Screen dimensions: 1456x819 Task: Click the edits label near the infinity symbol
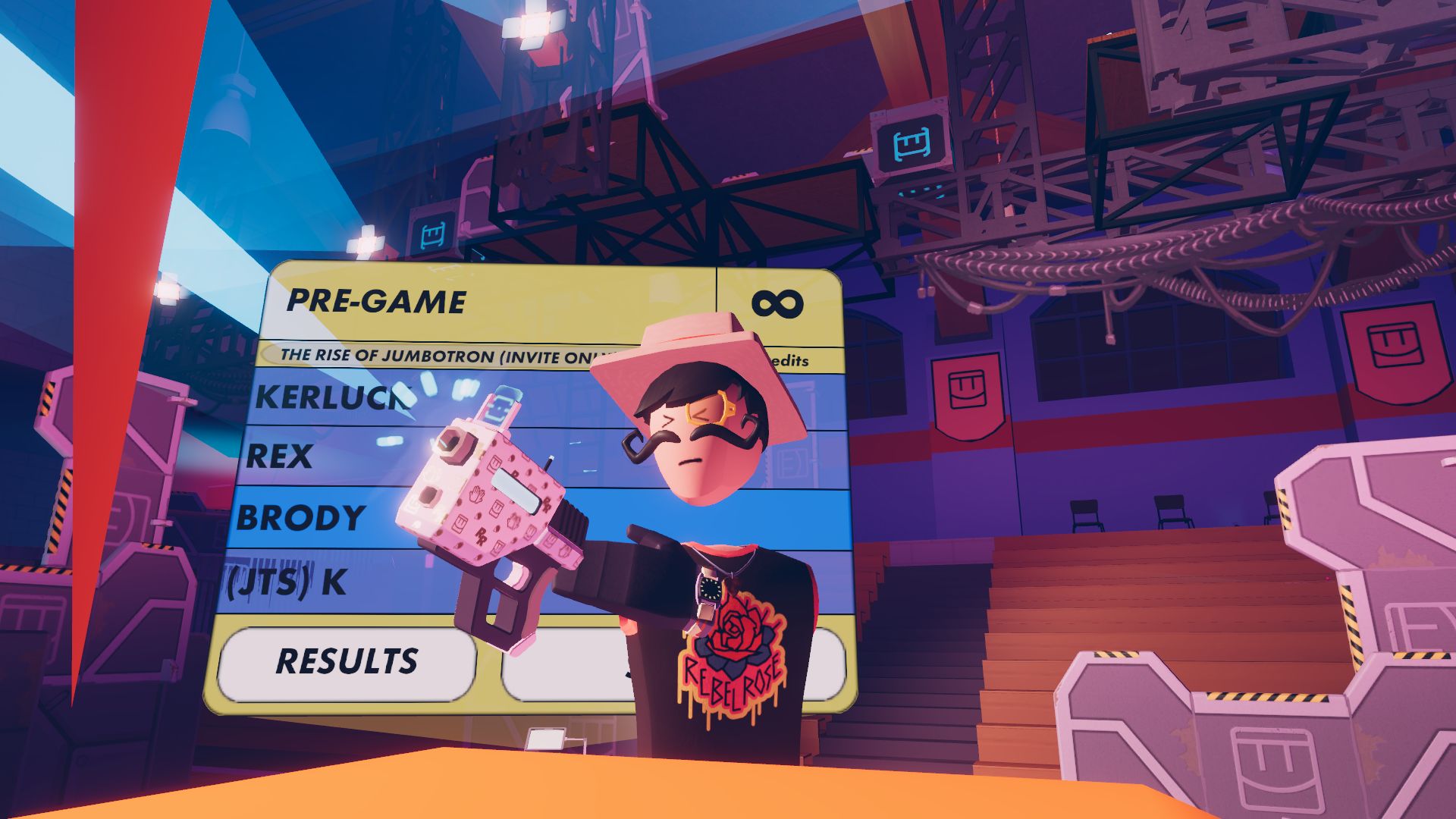pyautogui.click(x=791, y=362)
